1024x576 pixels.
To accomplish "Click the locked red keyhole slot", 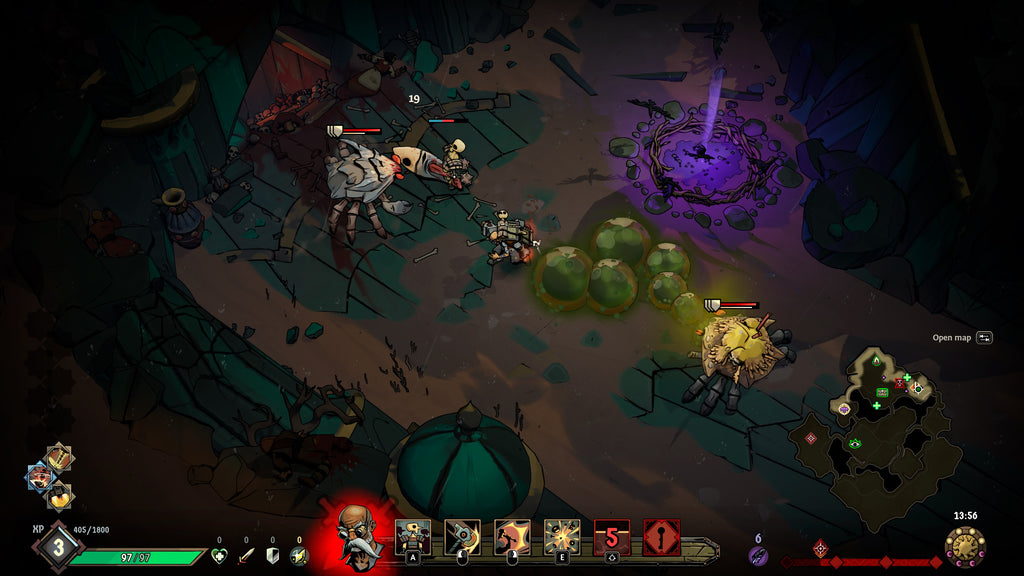I will [661, 537].
